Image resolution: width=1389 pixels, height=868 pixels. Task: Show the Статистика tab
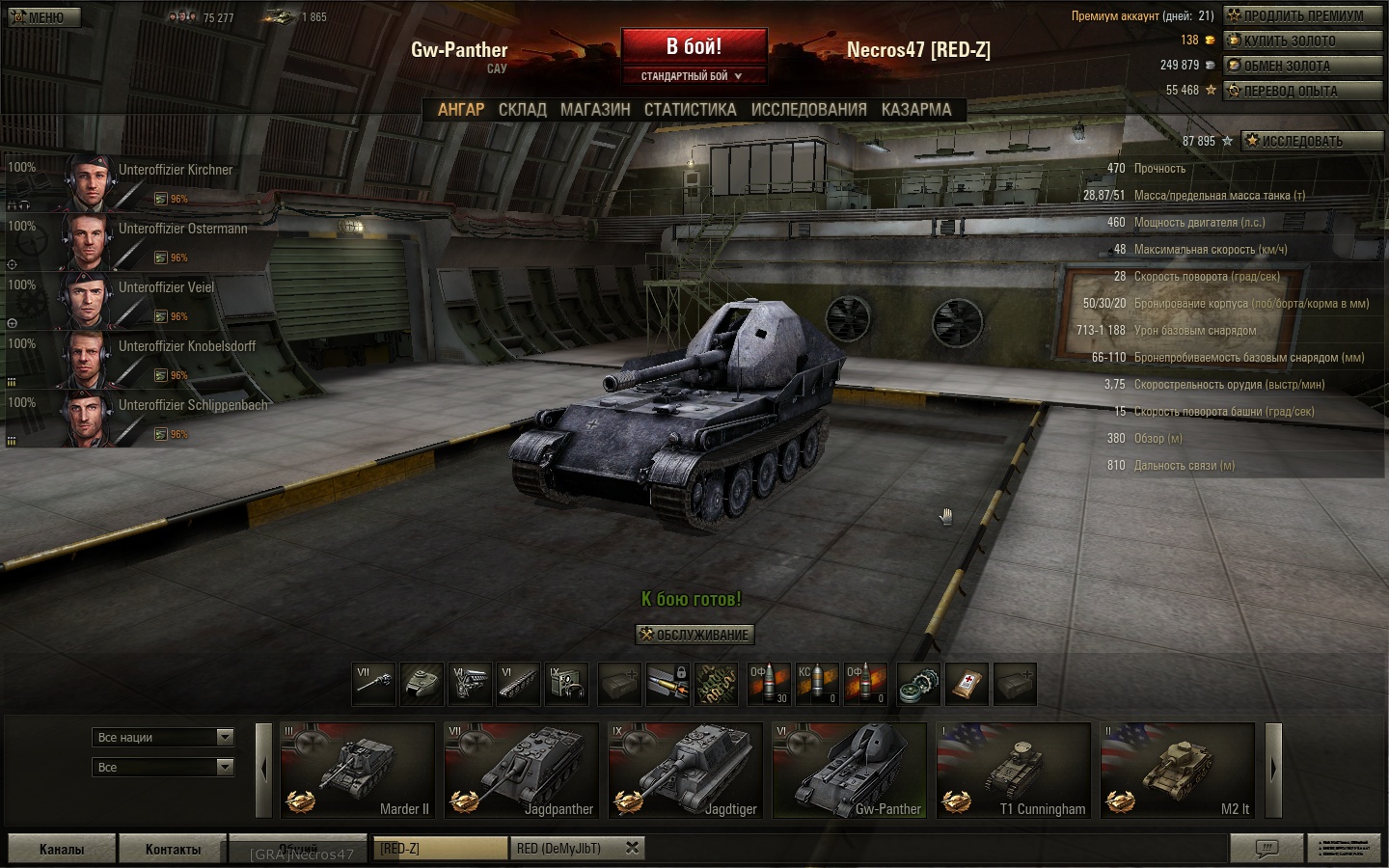pyautogui.click(x=690, y=110)
